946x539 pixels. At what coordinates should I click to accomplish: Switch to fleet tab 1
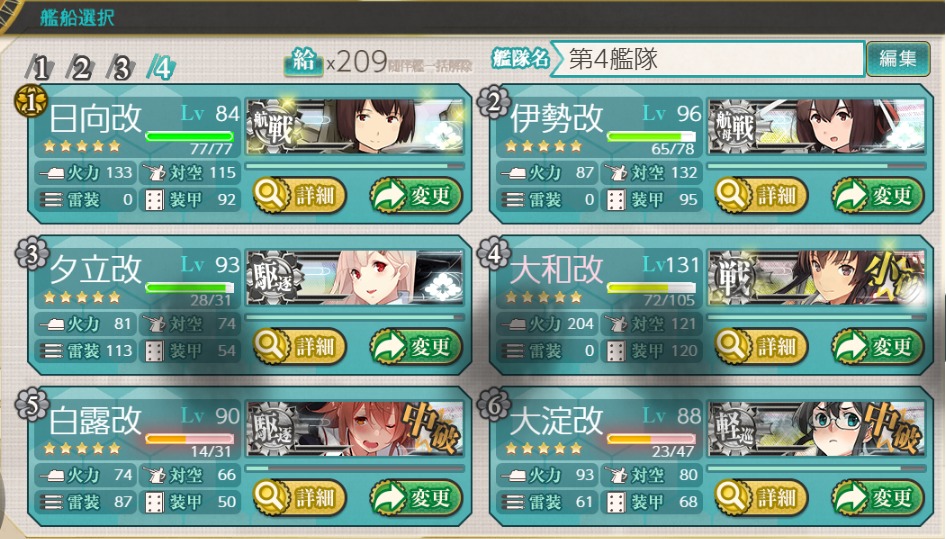tap(41, 68)
